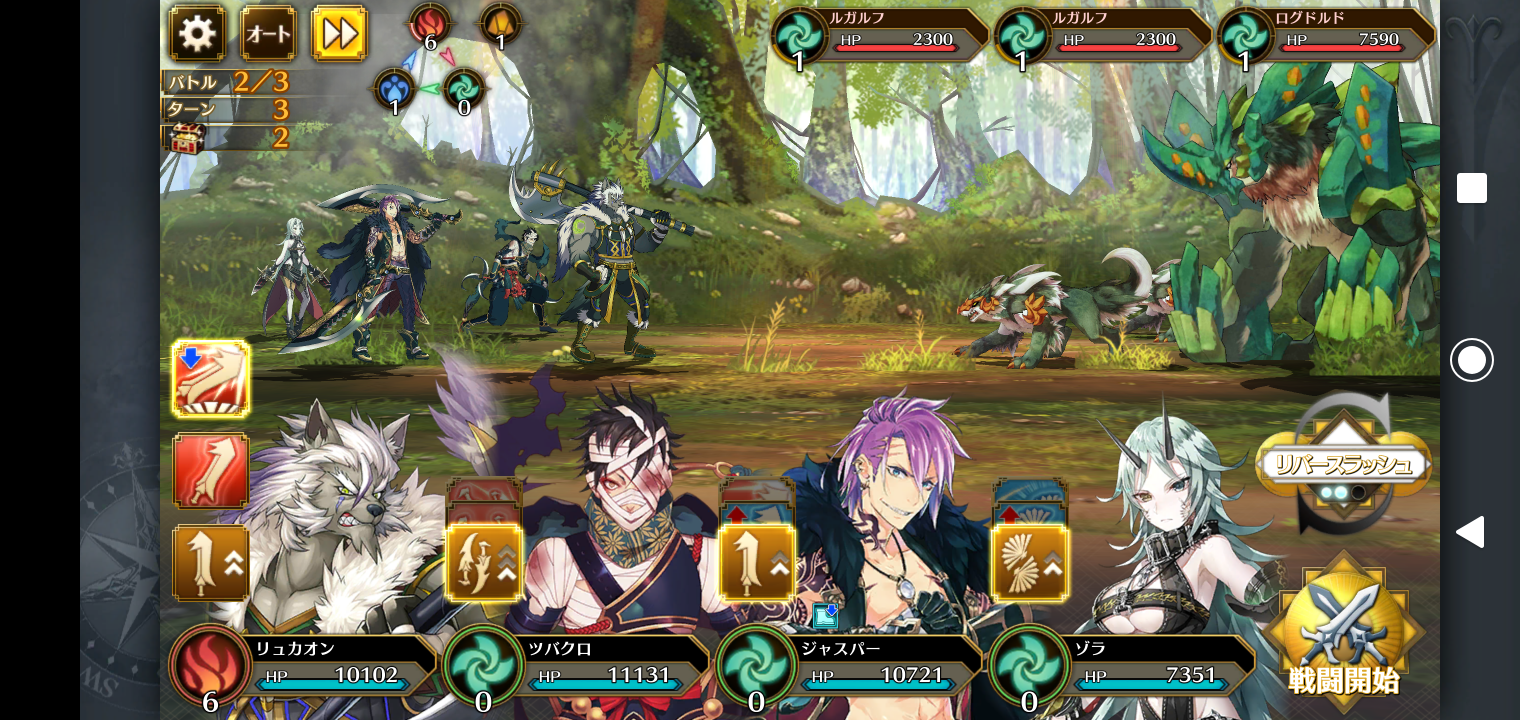The width and height of the screenshot is (1520, 720).
Task: Open the gear settings menu
Action: [197, 34]
